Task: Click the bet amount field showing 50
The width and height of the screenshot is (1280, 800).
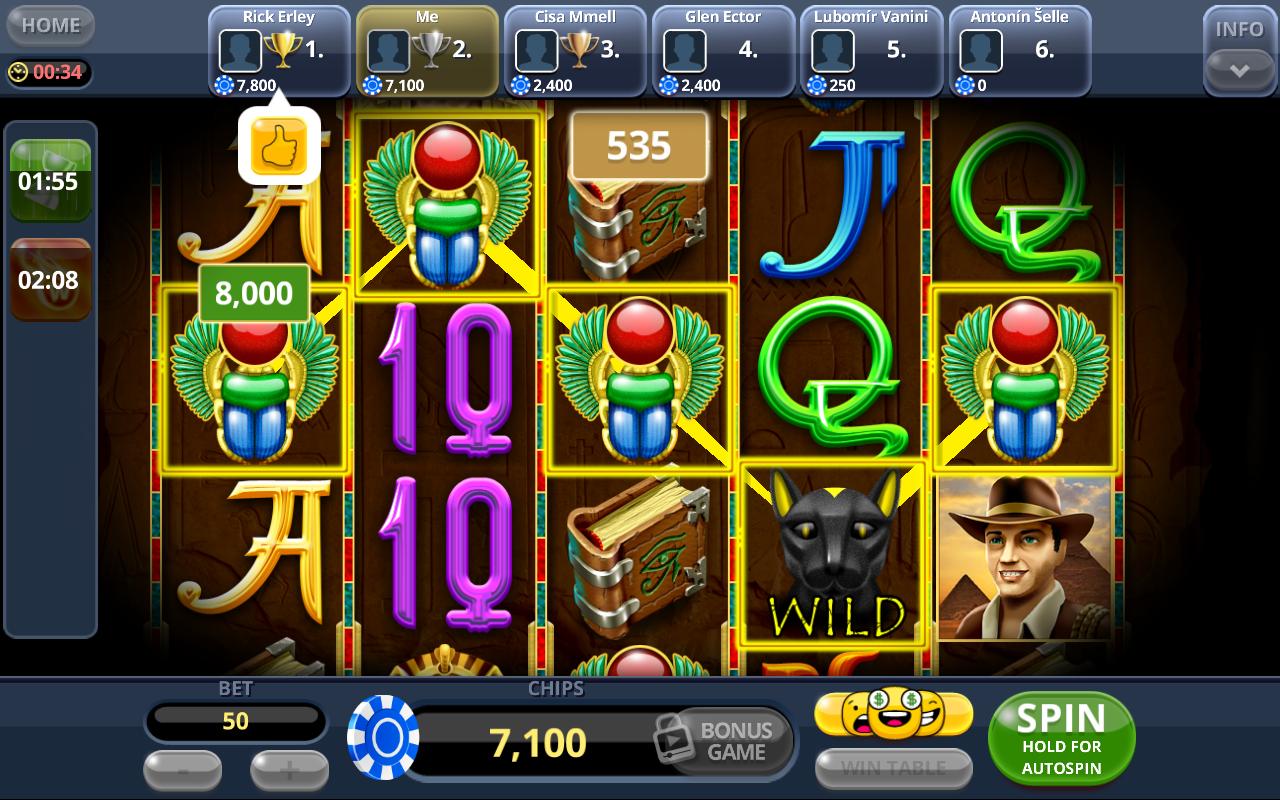Action: [236, 722]
